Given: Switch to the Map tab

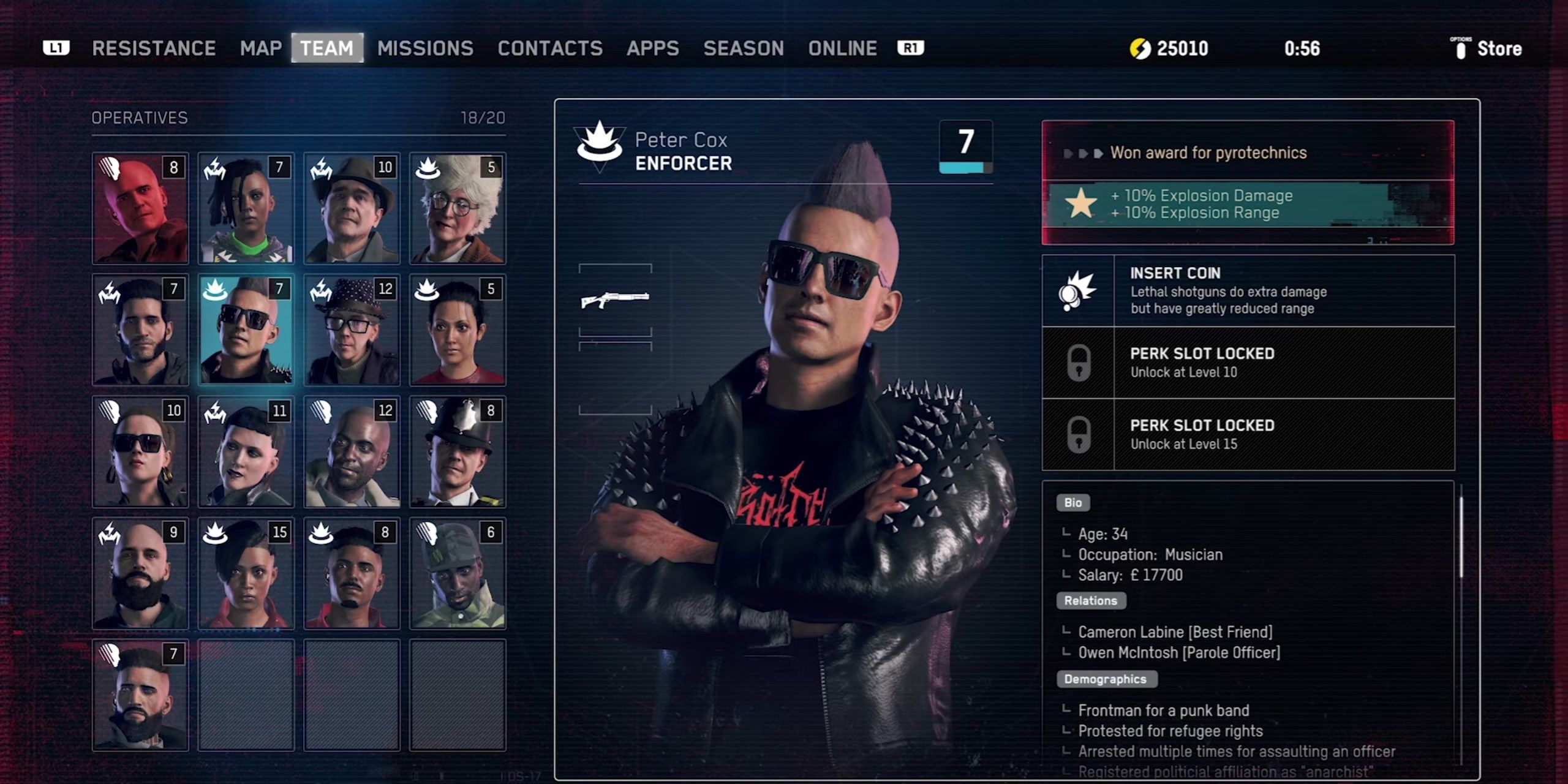Looking at the screenshot, I should point(261,48).
